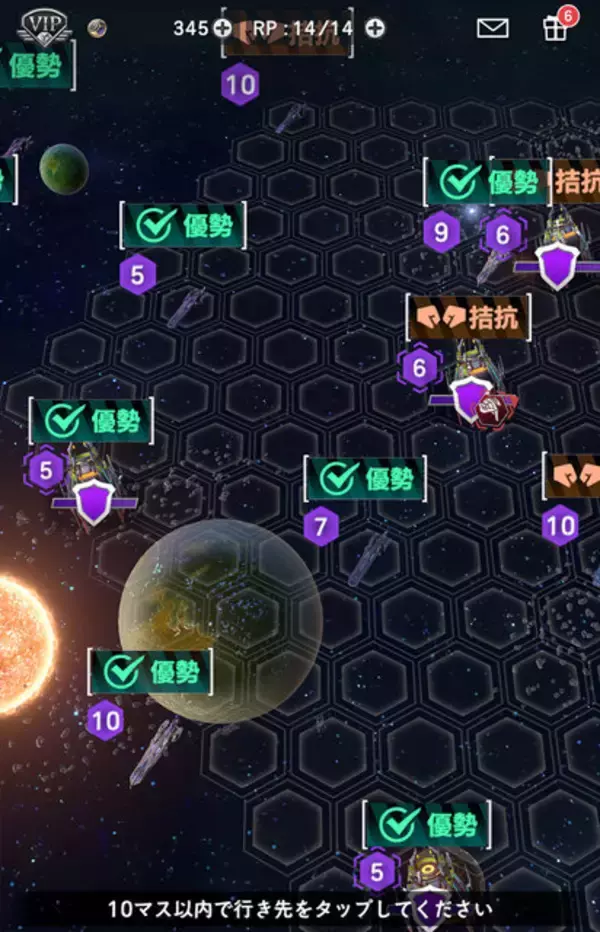Pick the 拮抗 target with the red skull emblem
The width and height of the screenshot is (600, 932).
(x=468, y=318)
